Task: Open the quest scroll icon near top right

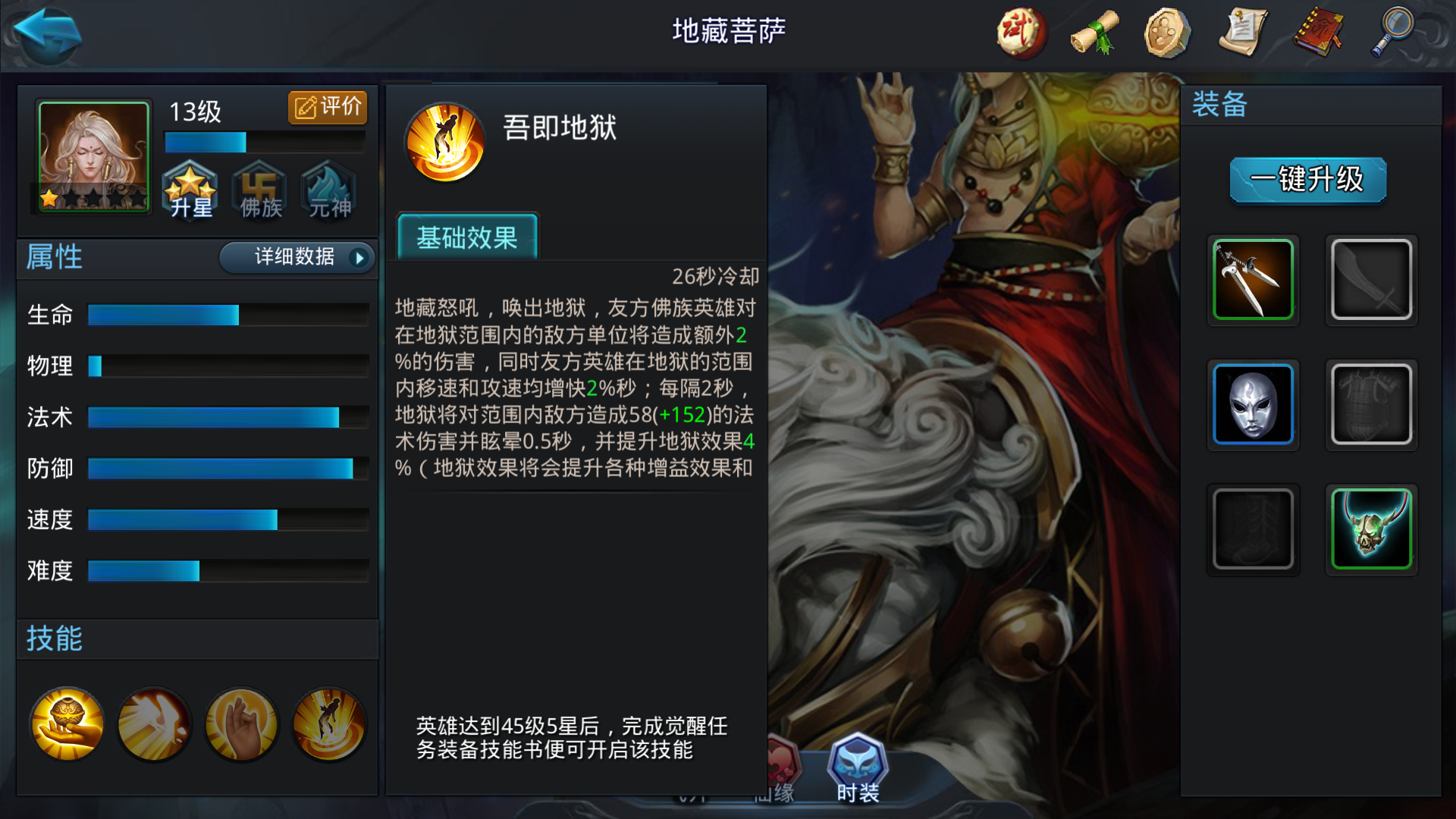Action: (1243, 32)
